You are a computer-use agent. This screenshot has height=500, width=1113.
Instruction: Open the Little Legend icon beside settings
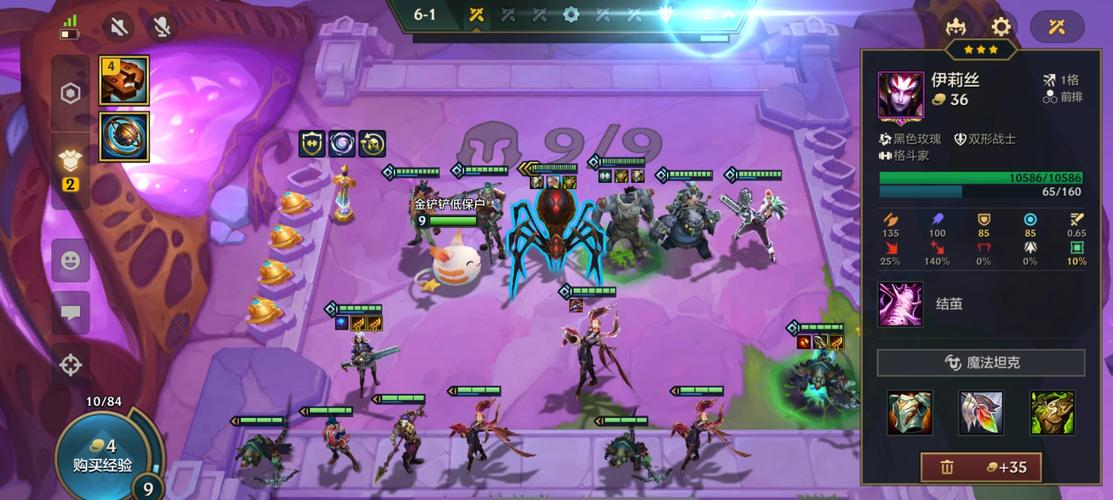point(957,27)
